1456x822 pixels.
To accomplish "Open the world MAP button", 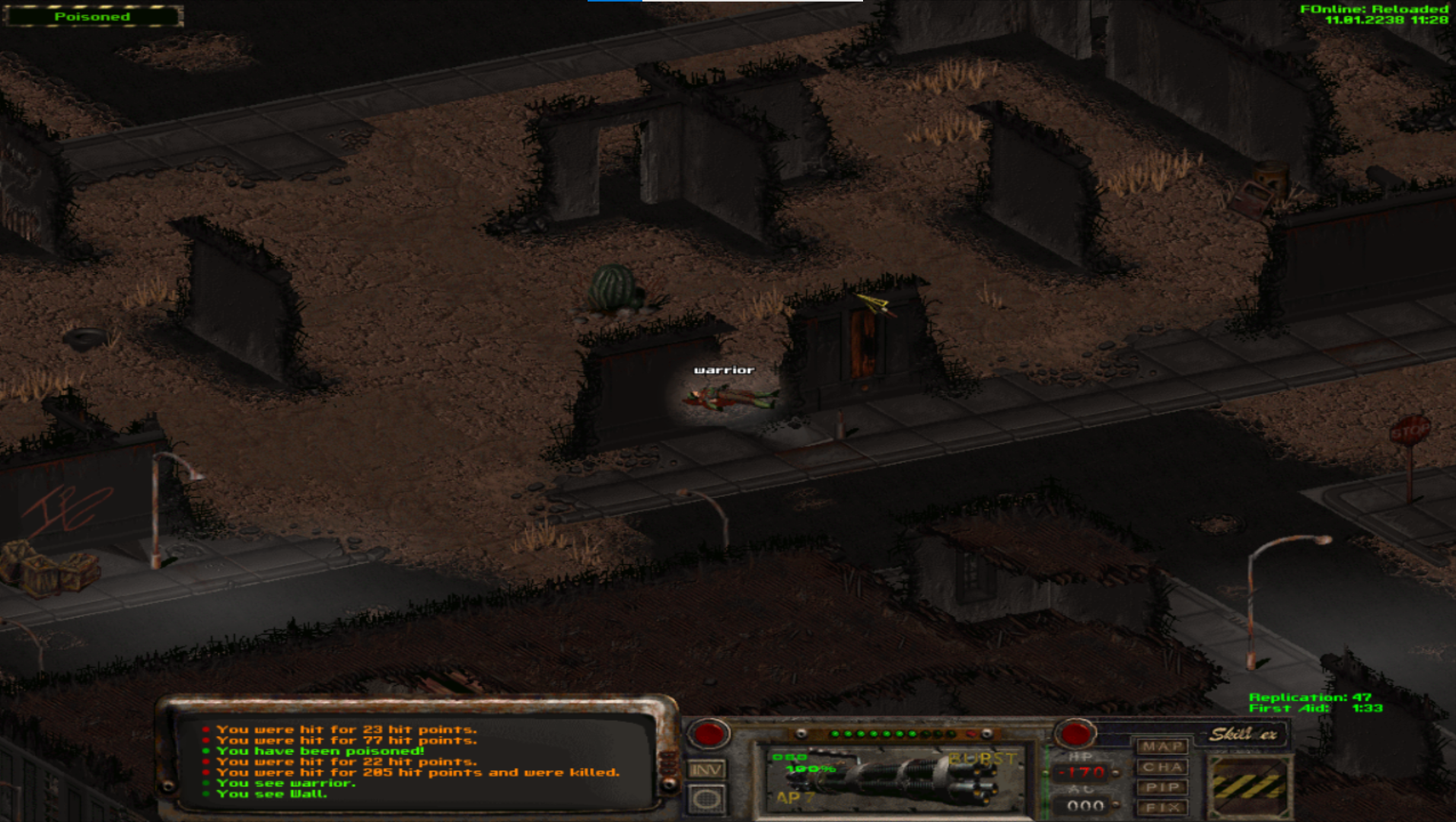I will [x=1161, y=747].
